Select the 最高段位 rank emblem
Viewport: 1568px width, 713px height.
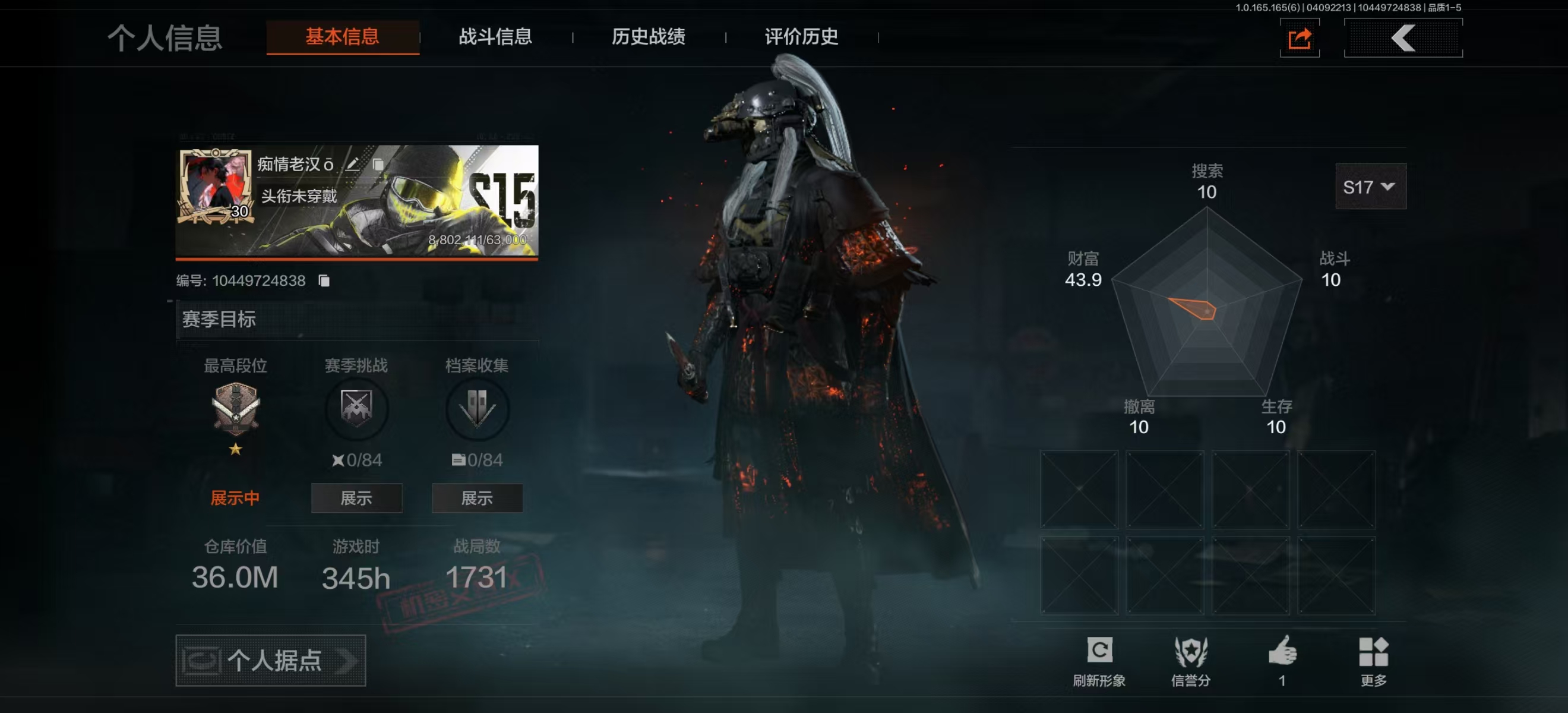236,408
